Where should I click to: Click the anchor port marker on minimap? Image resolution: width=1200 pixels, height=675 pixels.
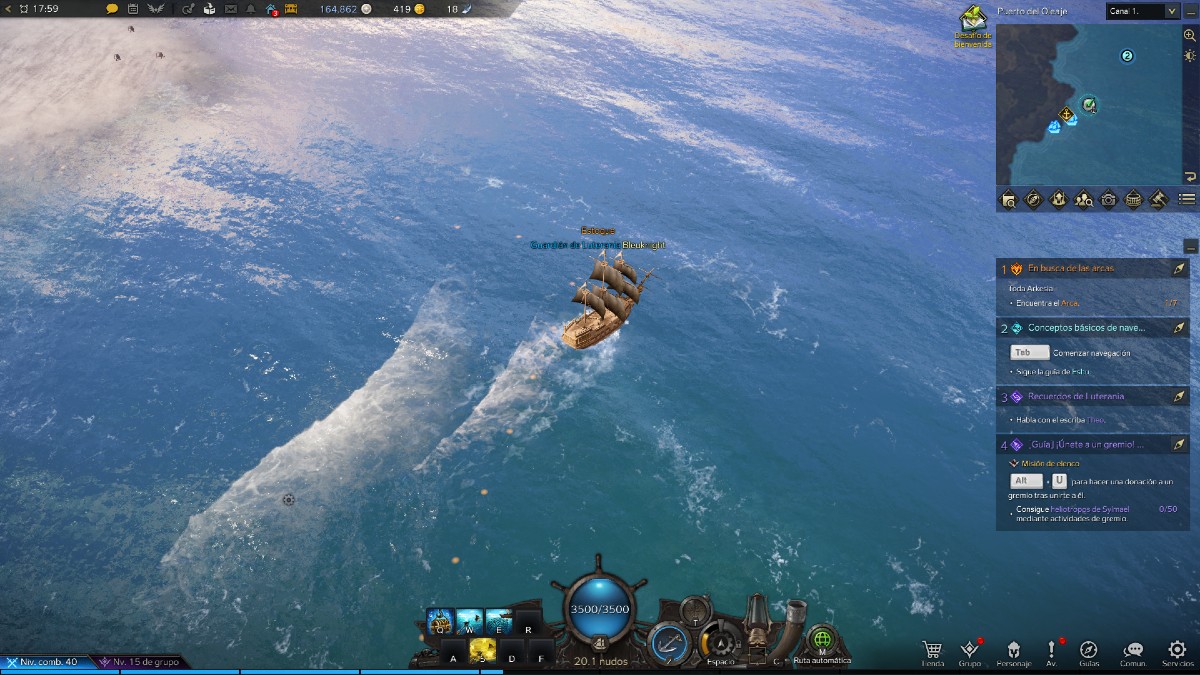pos(1067,114)
